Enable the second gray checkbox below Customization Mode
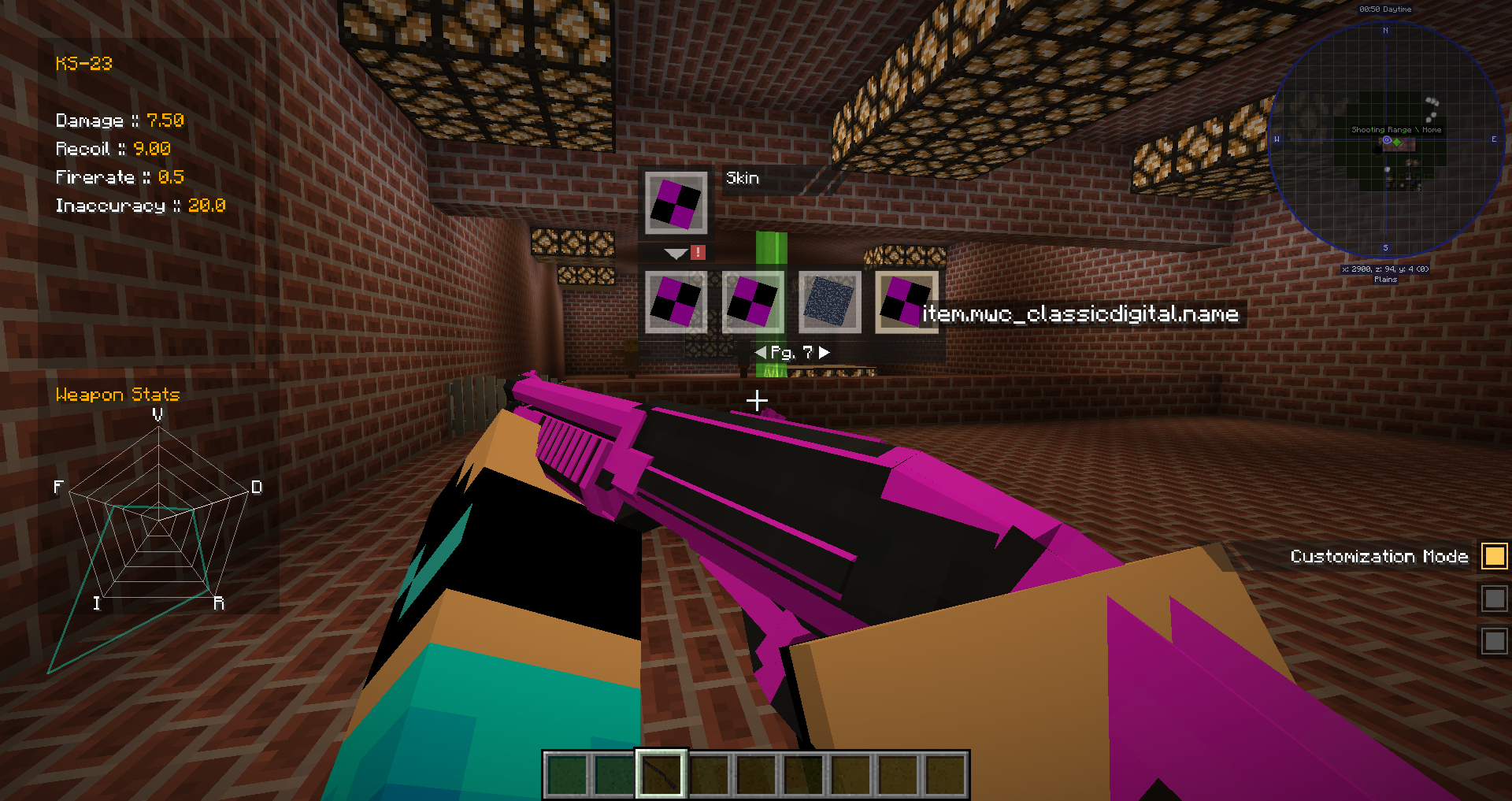The width and height of the screenshot is (1512, 801). 1493,599
